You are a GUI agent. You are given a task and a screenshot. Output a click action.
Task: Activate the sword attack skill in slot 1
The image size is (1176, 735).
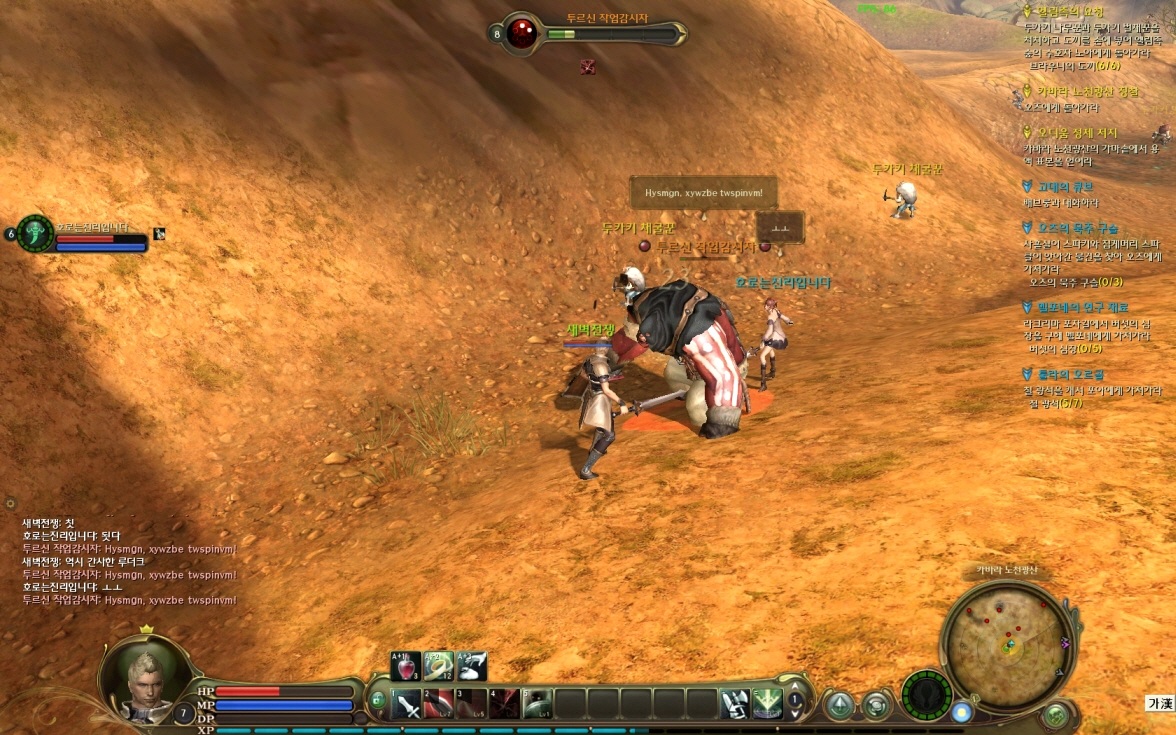[406, 704]
